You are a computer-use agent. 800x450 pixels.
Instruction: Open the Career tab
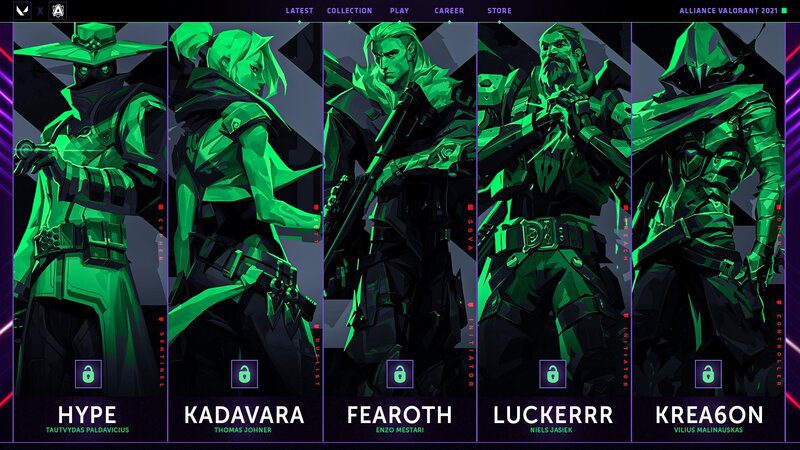(449, 11)
